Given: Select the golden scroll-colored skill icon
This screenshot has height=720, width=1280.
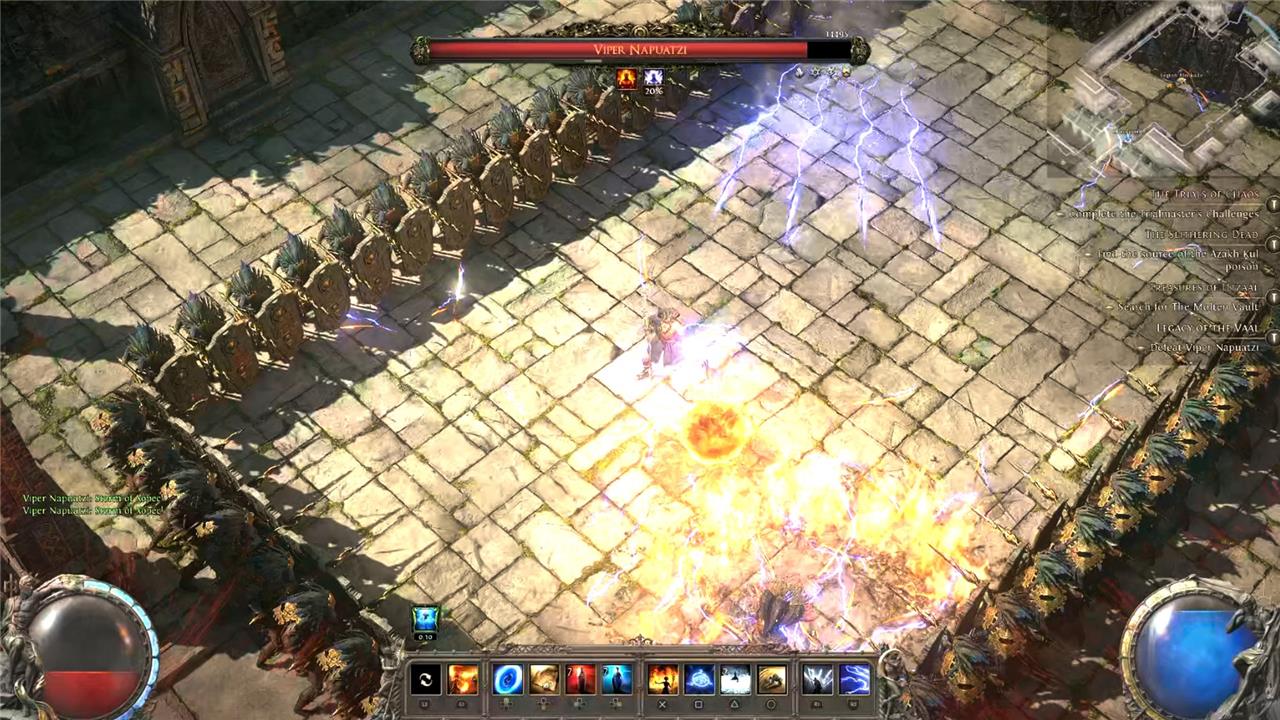Looking at the screenshot, I should click(544, 680).
